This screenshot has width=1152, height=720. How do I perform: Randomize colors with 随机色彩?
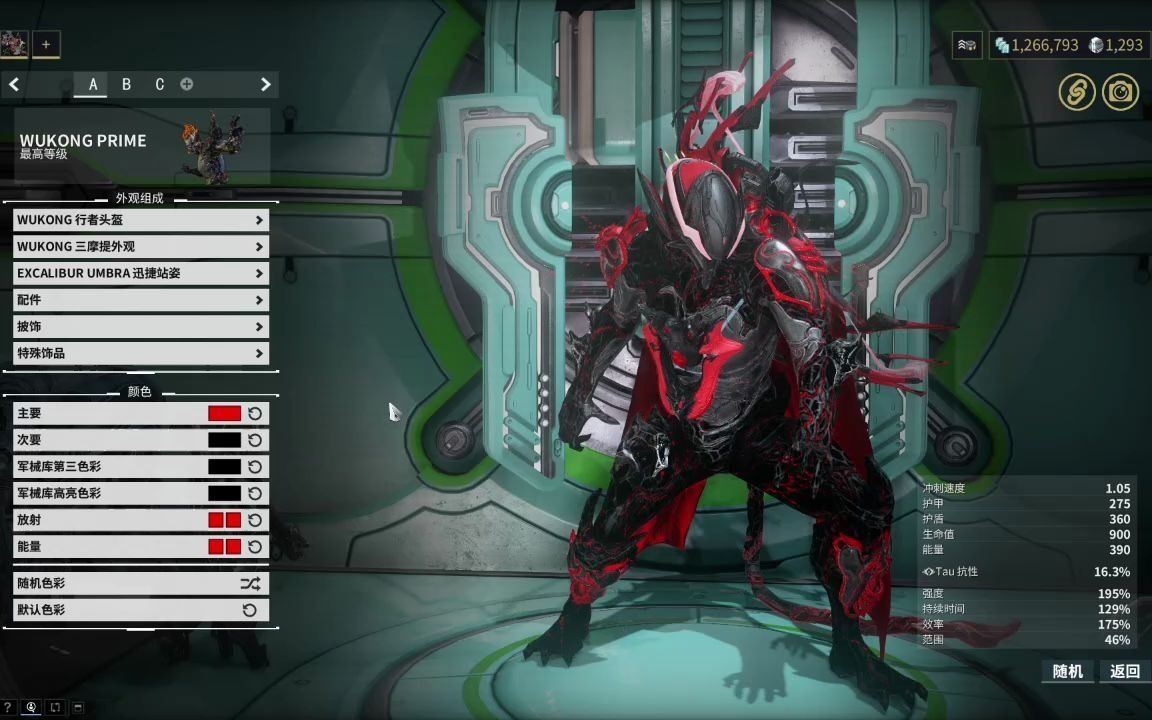point(140,583)
